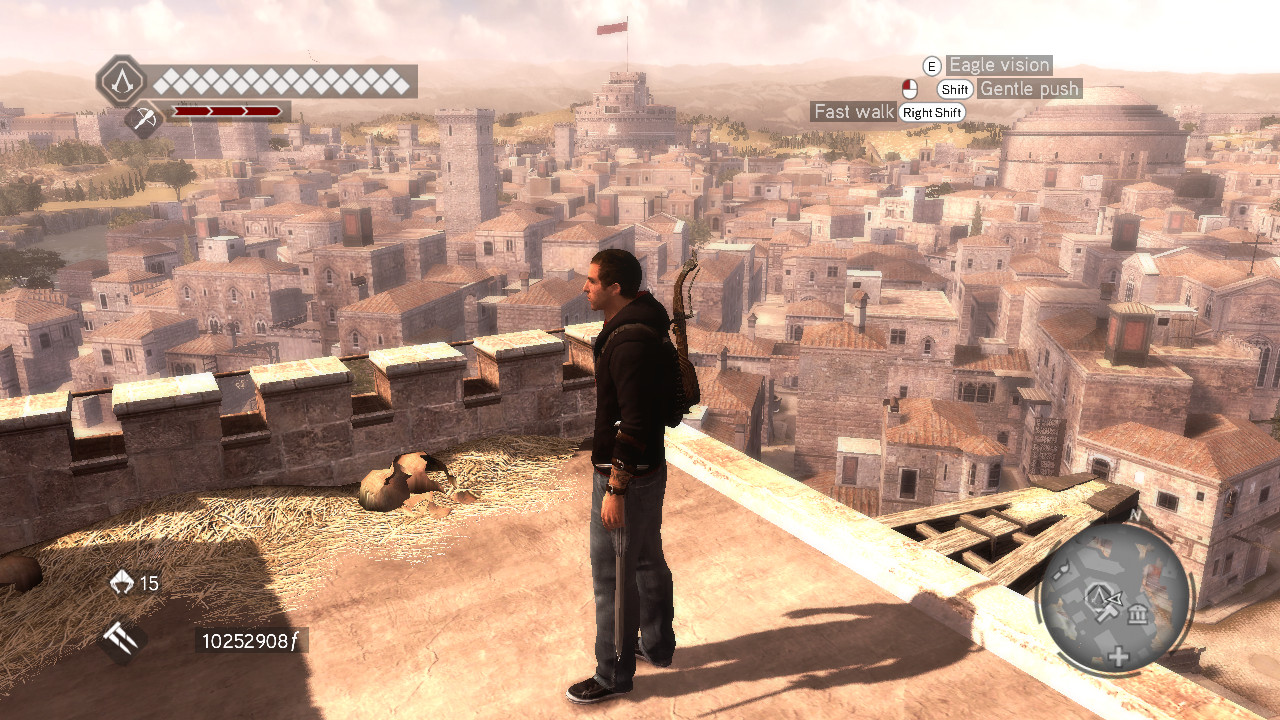
Task: Click the crossbow weapon icon
Action: [143, 117]
